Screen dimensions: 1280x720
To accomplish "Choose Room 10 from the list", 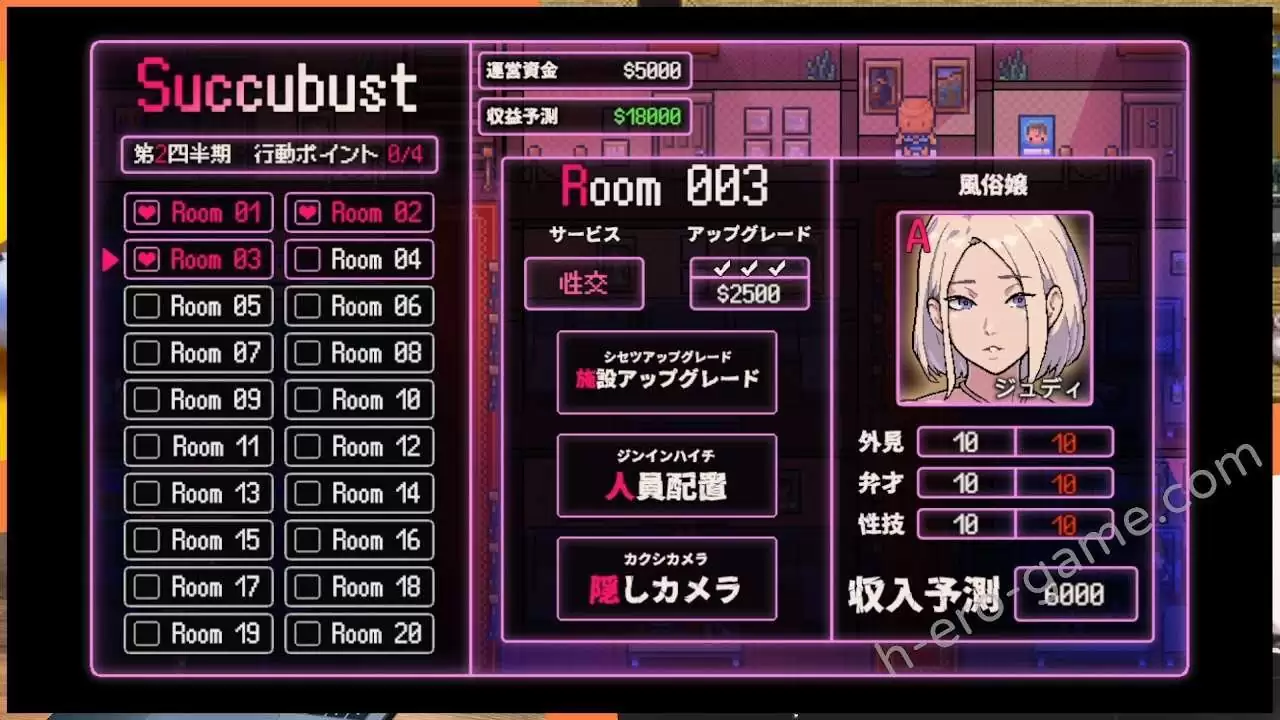I will (x=359, y=400).
